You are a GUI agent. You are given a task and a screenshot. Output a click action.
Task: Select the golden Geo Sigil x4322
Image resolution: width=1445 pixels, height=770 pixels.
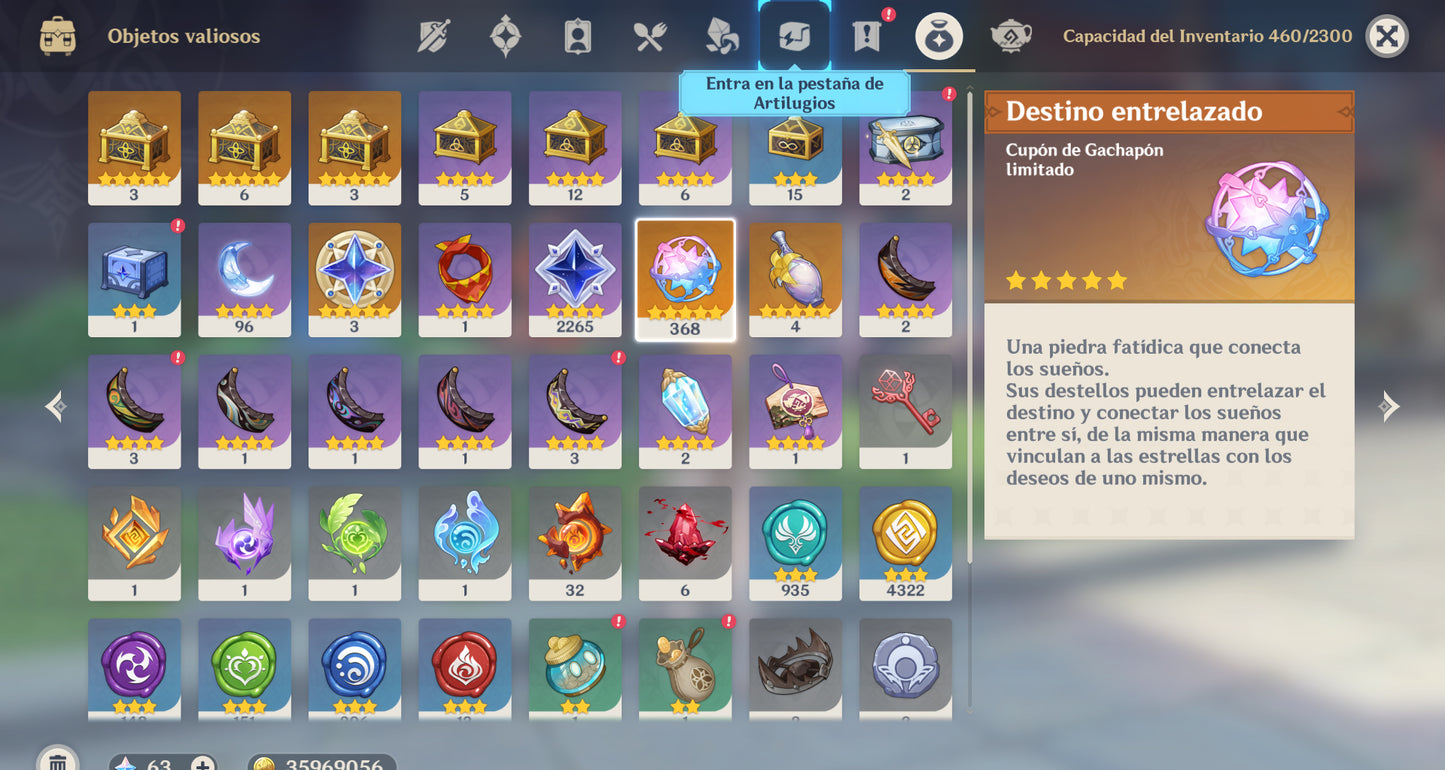(905, 542)
